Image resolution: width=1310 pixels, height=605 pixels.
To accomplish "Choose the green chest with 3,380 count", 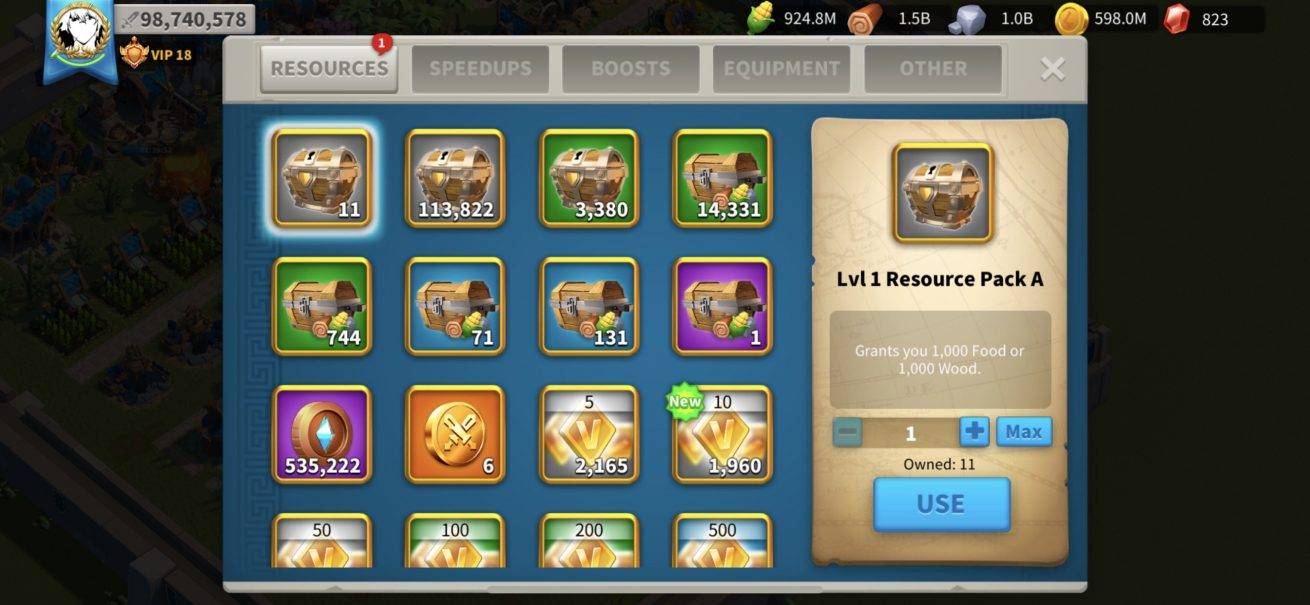I will point(589,178).
